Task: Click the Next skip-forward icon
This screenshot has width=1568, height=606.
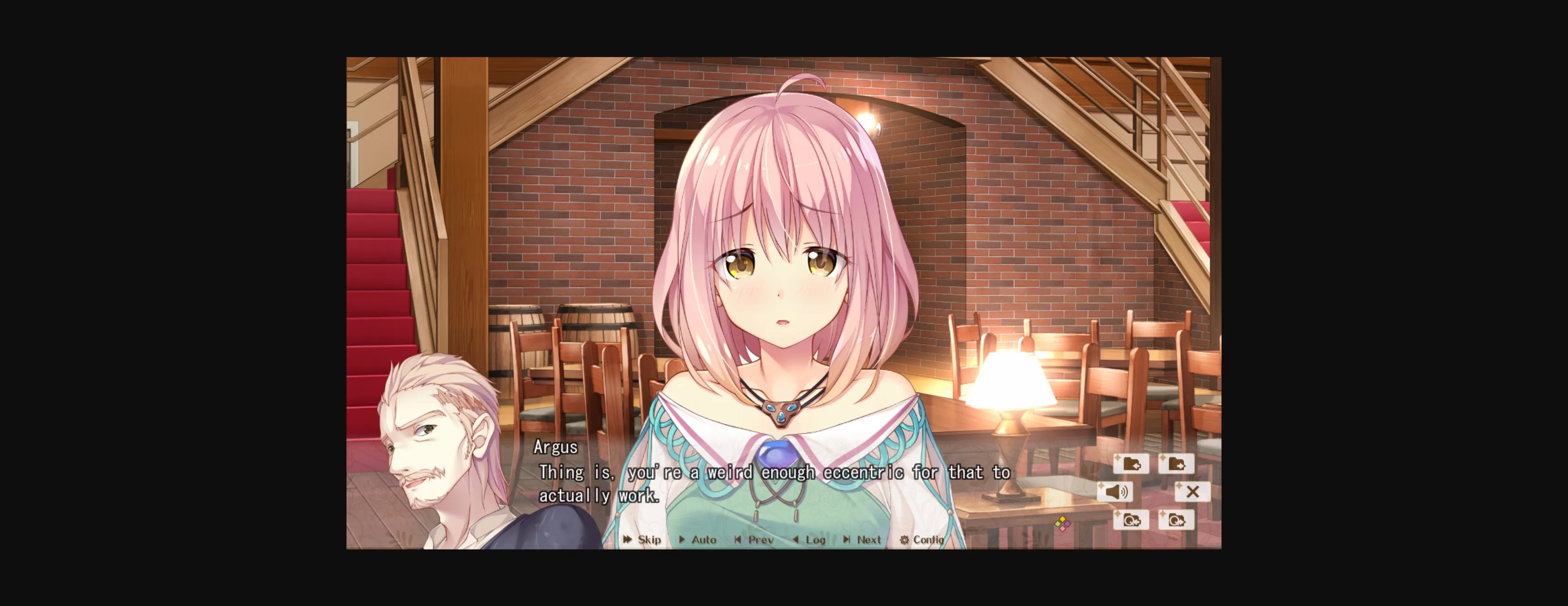Action: point(847,539)
